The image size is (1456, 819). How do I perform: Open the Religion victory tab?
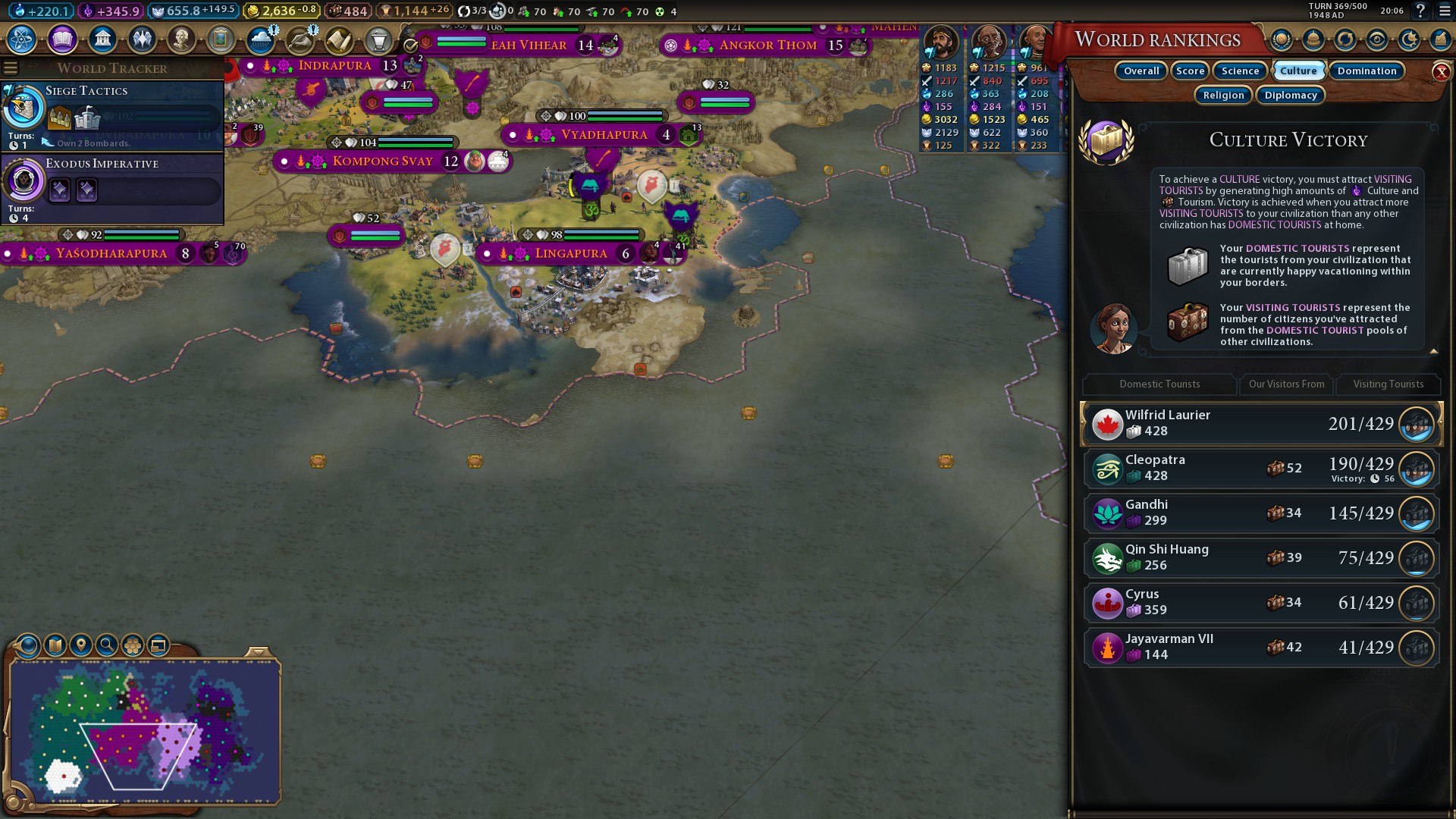1223,96
